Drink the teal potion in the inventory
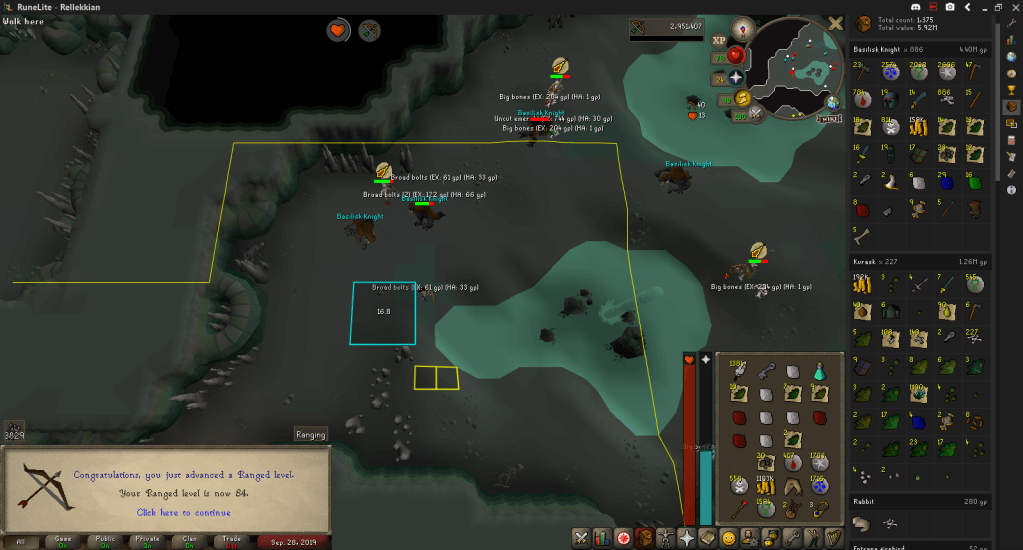Viewport: 1023px width, 550px height. point(818,371)
